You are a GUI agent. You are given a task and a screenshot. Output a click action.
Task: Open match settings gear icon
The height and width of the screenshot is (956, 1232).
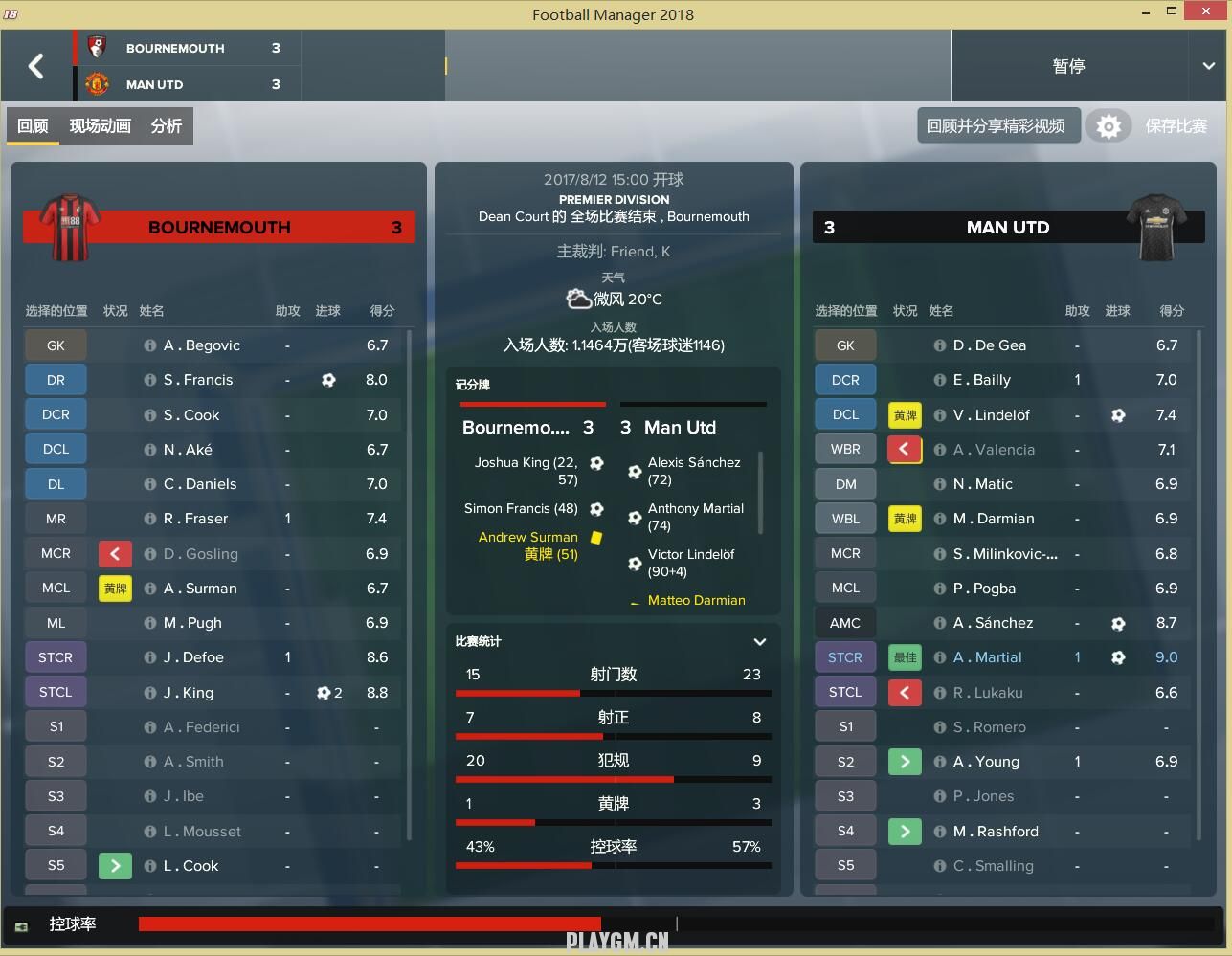coord(1108,126)
